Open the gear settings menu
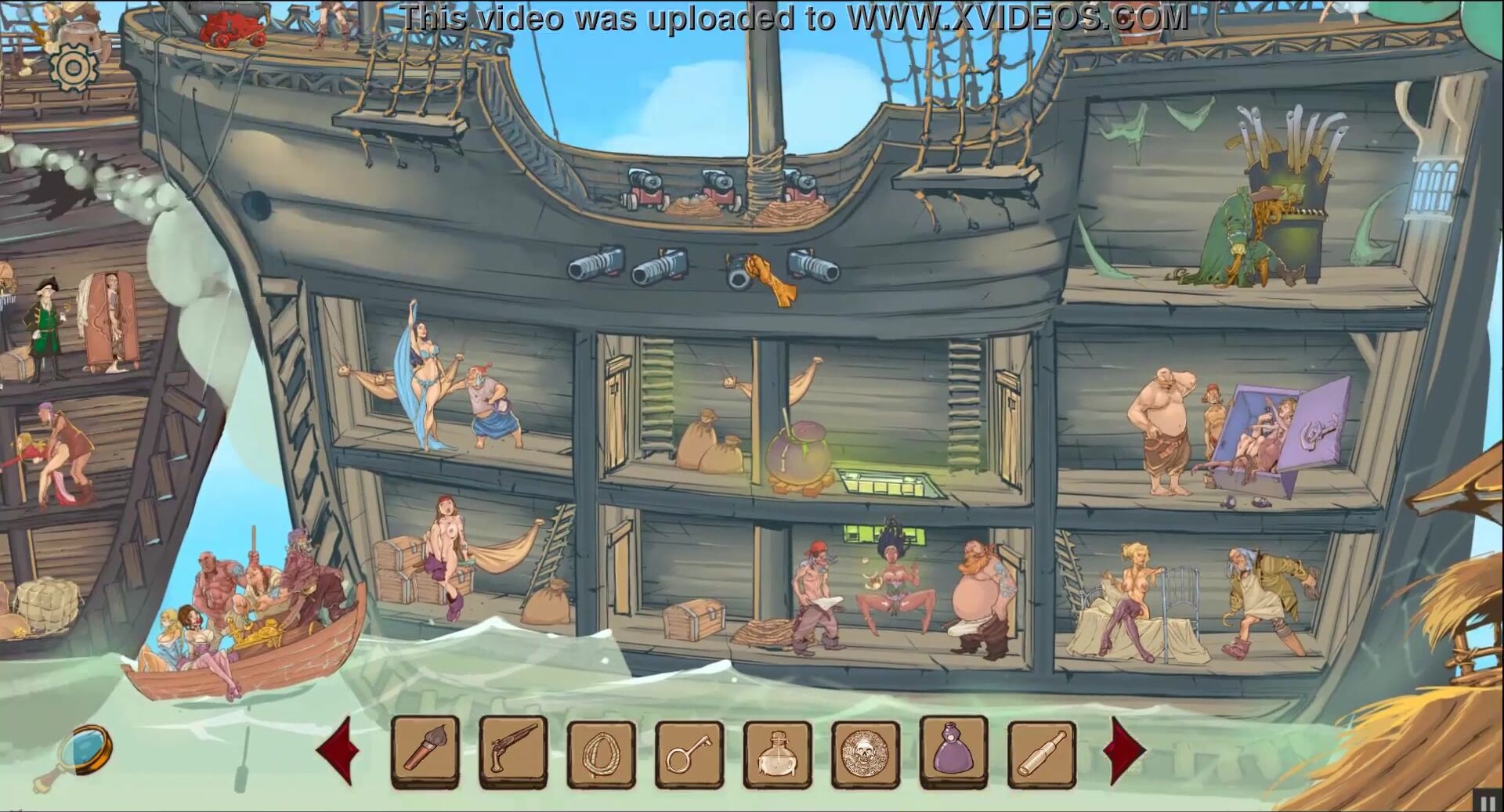The image size is (1504, 812). [74, 67]
